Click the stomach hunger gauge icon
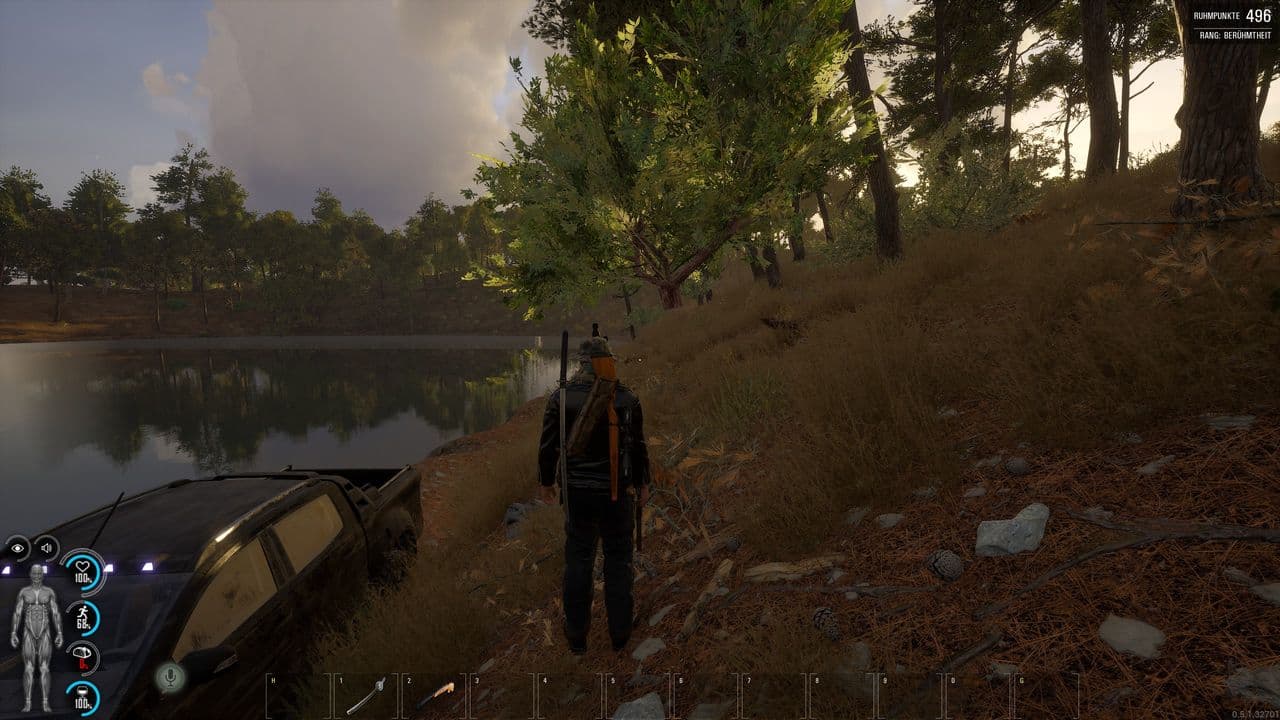 point(83,657)
